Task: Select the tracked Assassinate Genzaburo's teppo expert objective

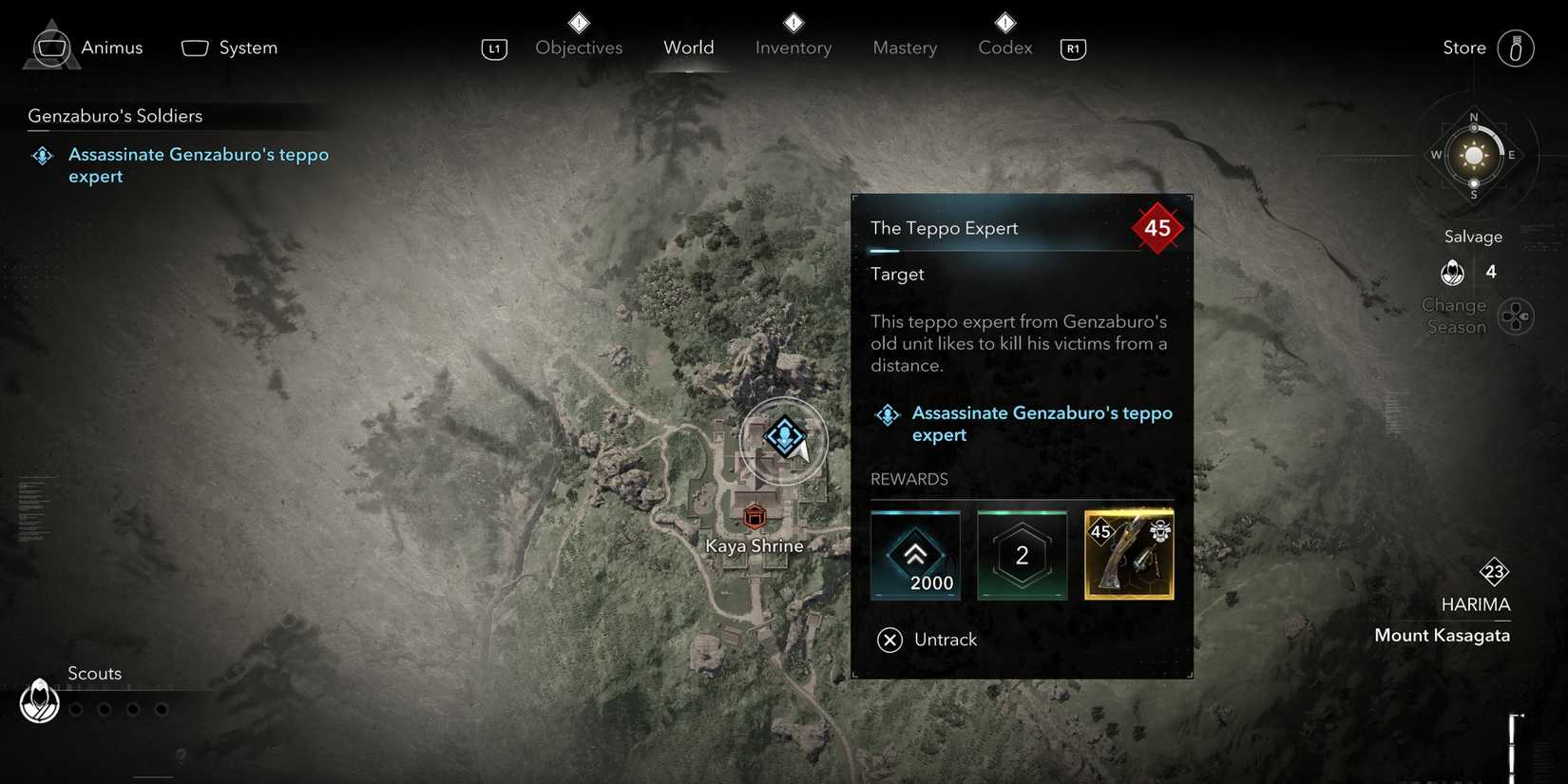Action: click(198, 165)
